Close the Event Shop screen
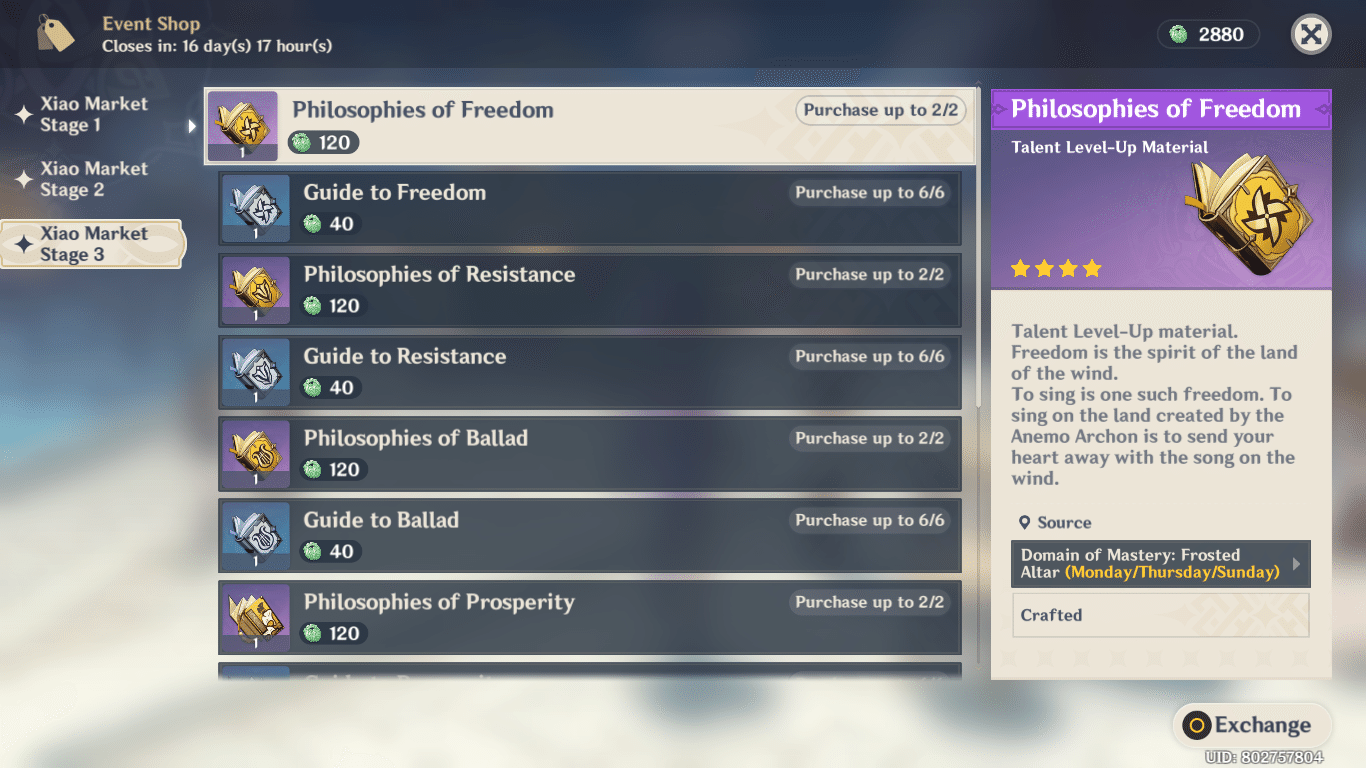1366x768 pixels. [1310, 34]
